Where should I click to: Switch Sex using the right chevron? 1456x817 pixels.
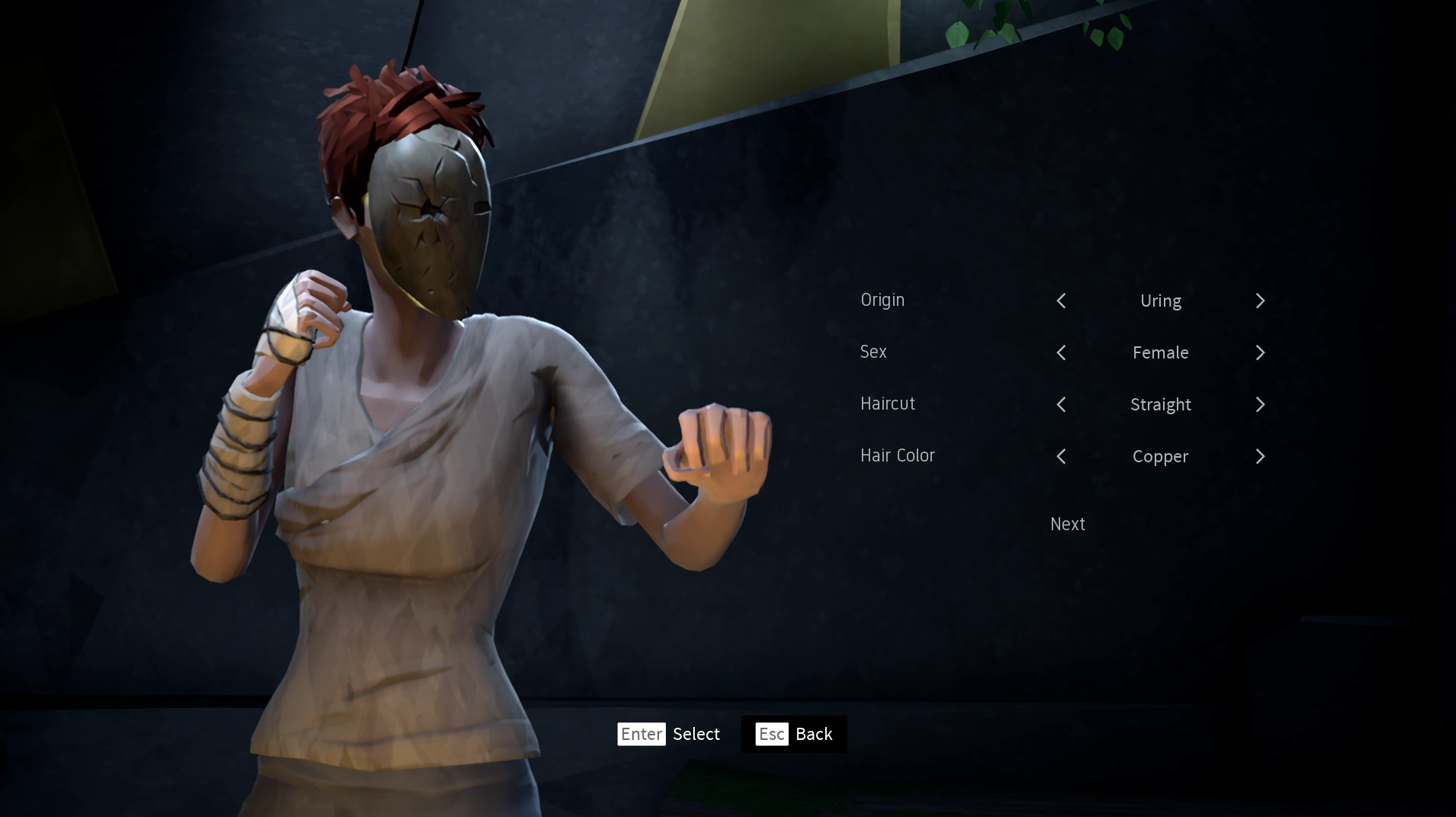[x=1258, y=352]
